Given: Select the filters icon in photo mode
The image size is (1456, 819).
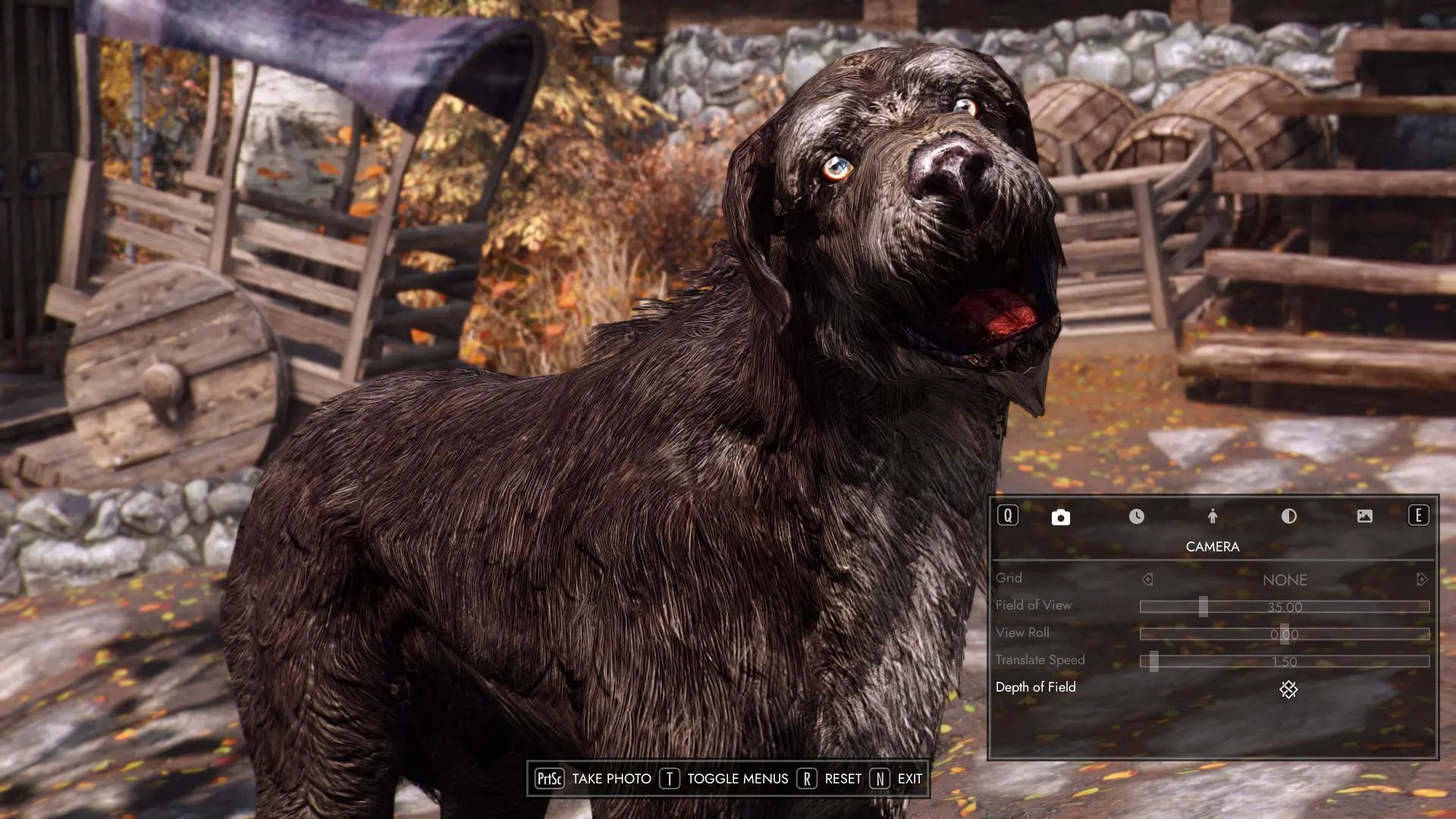Looking at the screenshot, I should pos(1288,516).
